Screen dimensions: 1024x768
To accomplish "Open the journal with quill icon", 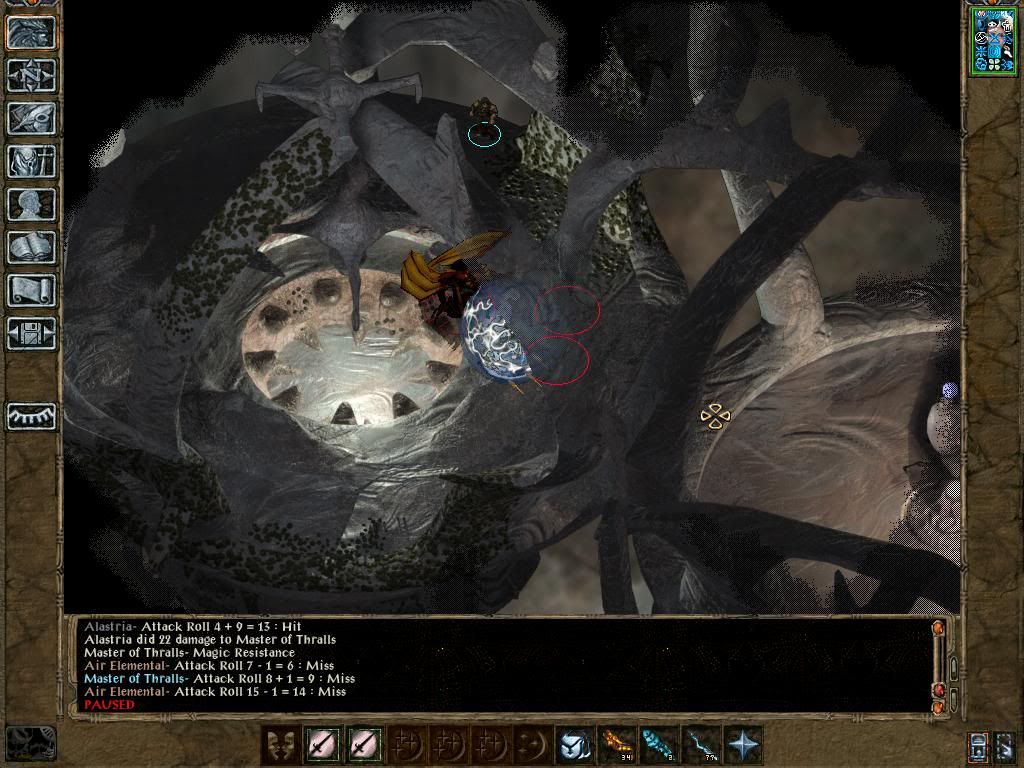I will coord(31,118).
